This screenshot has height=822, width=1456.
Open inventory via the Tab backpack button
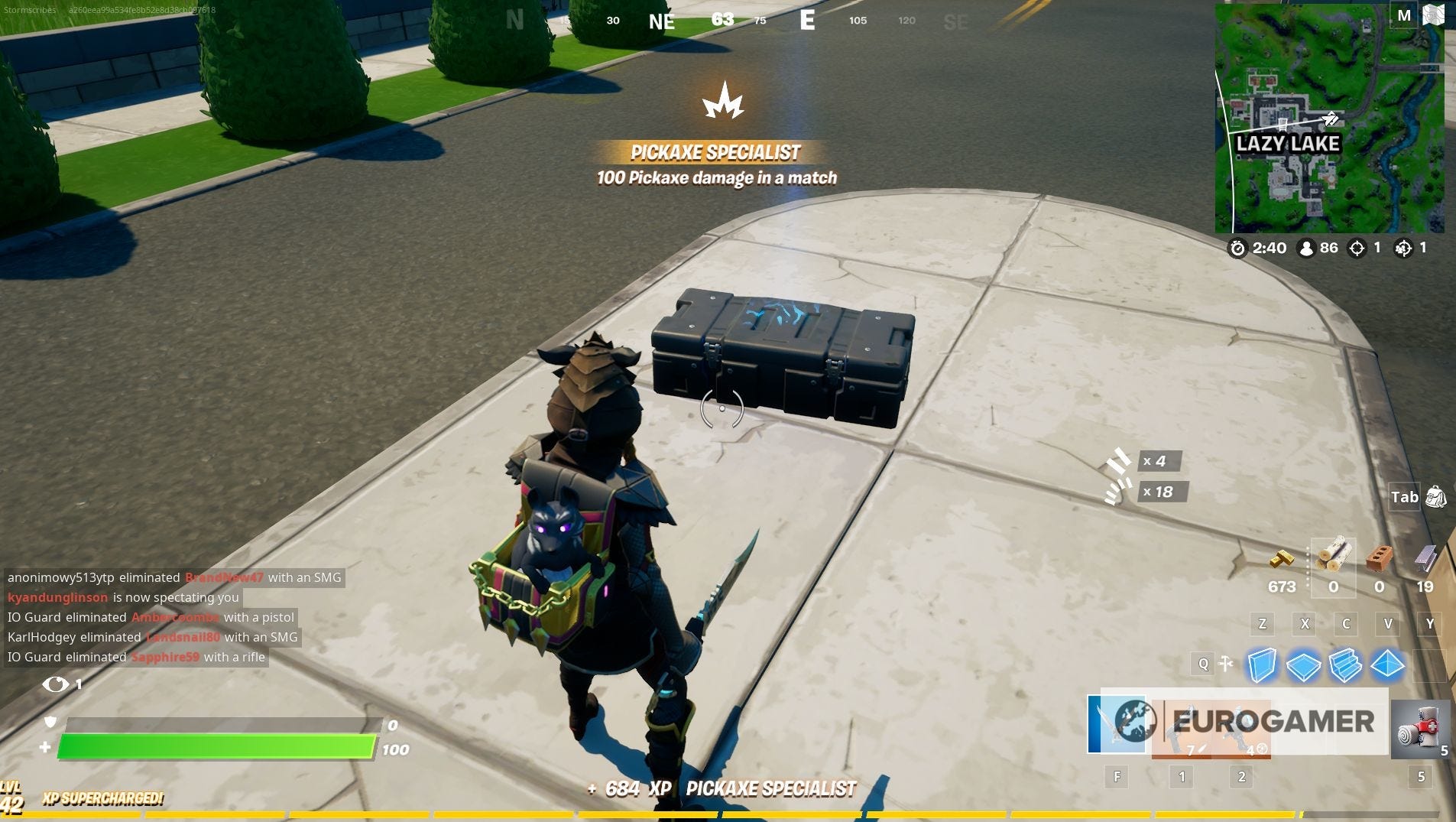1436,496
